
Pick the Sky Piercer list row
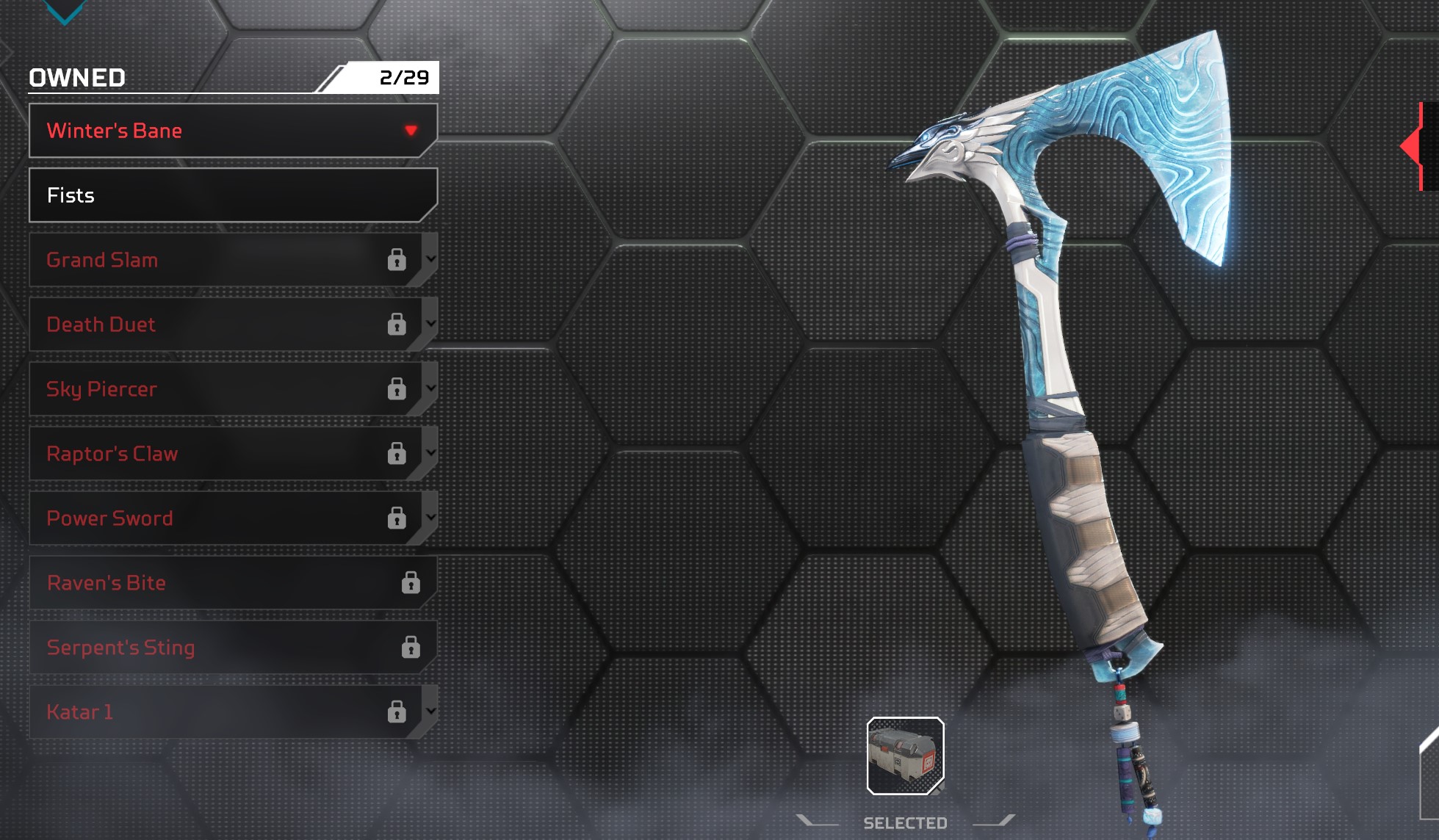(x=220, y=389)
